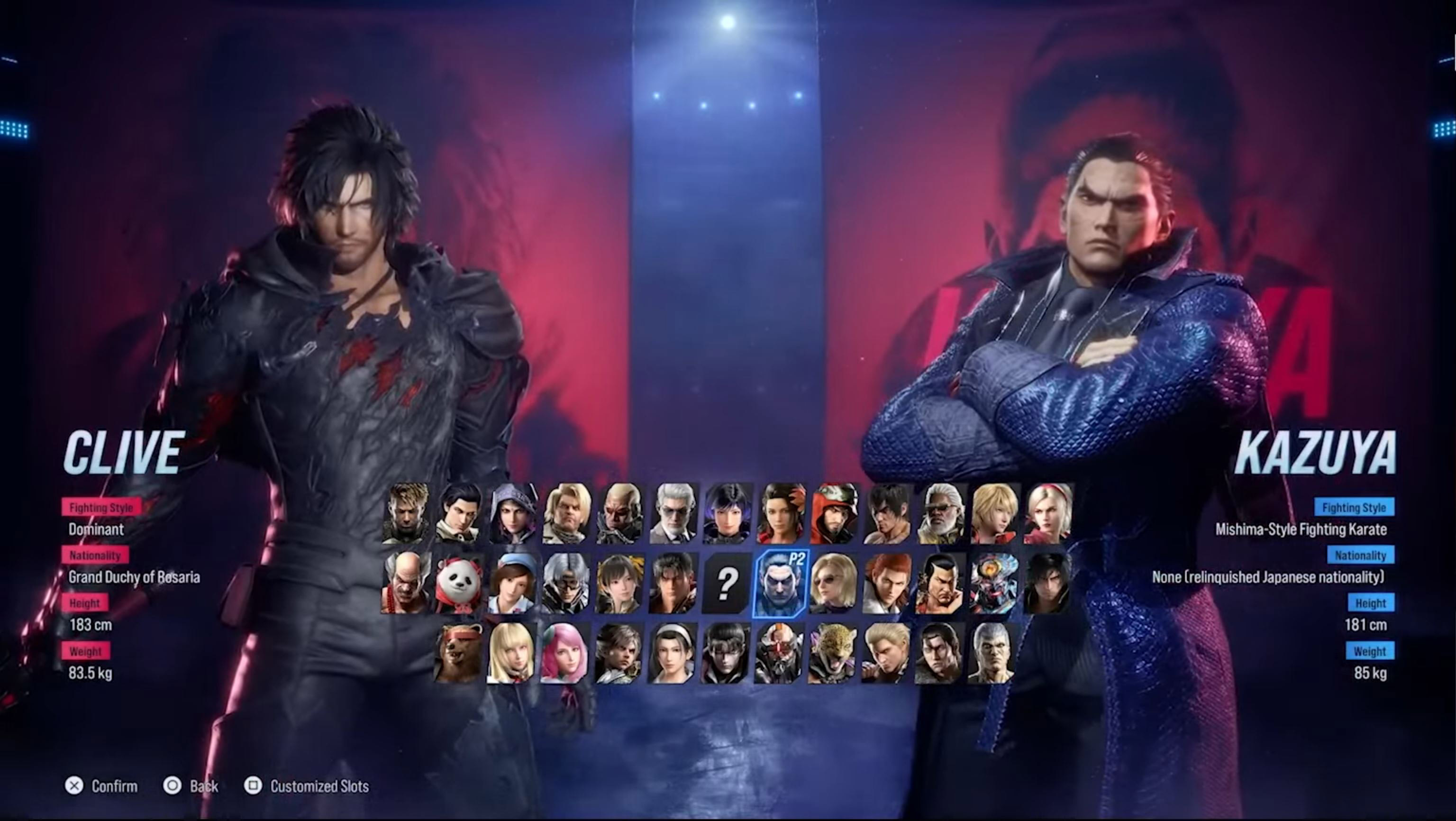Viewport: 1456px width, 821px height.
Task: Go Back from character select
Action: click(191, 786)
